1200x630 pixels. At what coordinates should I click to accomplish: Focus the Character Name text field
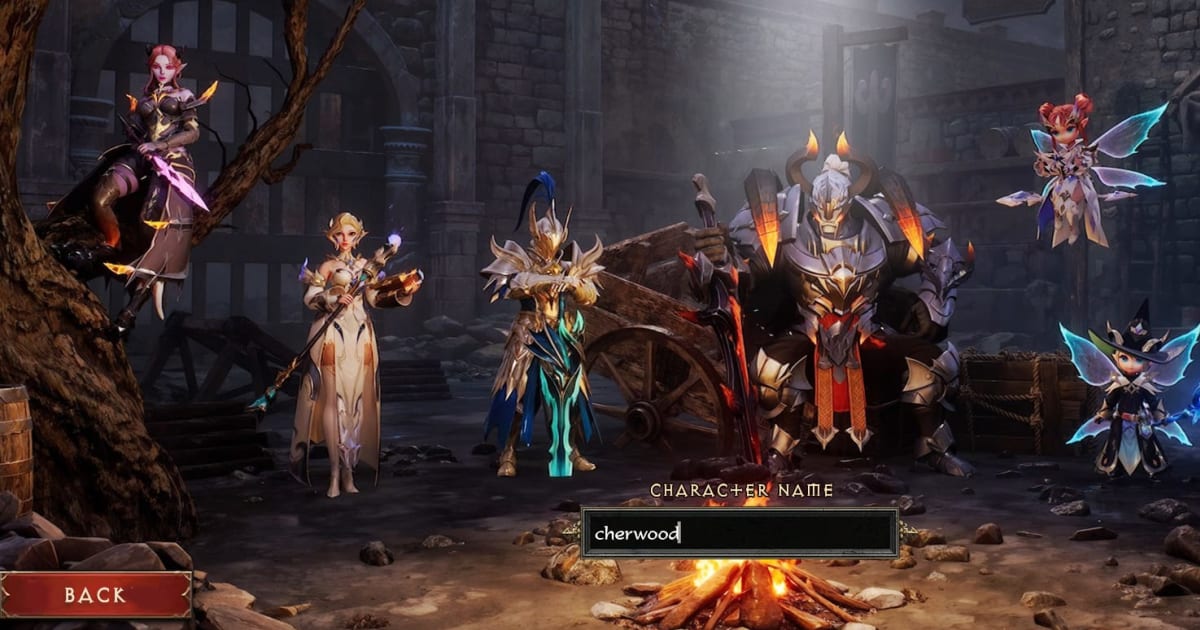[739, 533]
